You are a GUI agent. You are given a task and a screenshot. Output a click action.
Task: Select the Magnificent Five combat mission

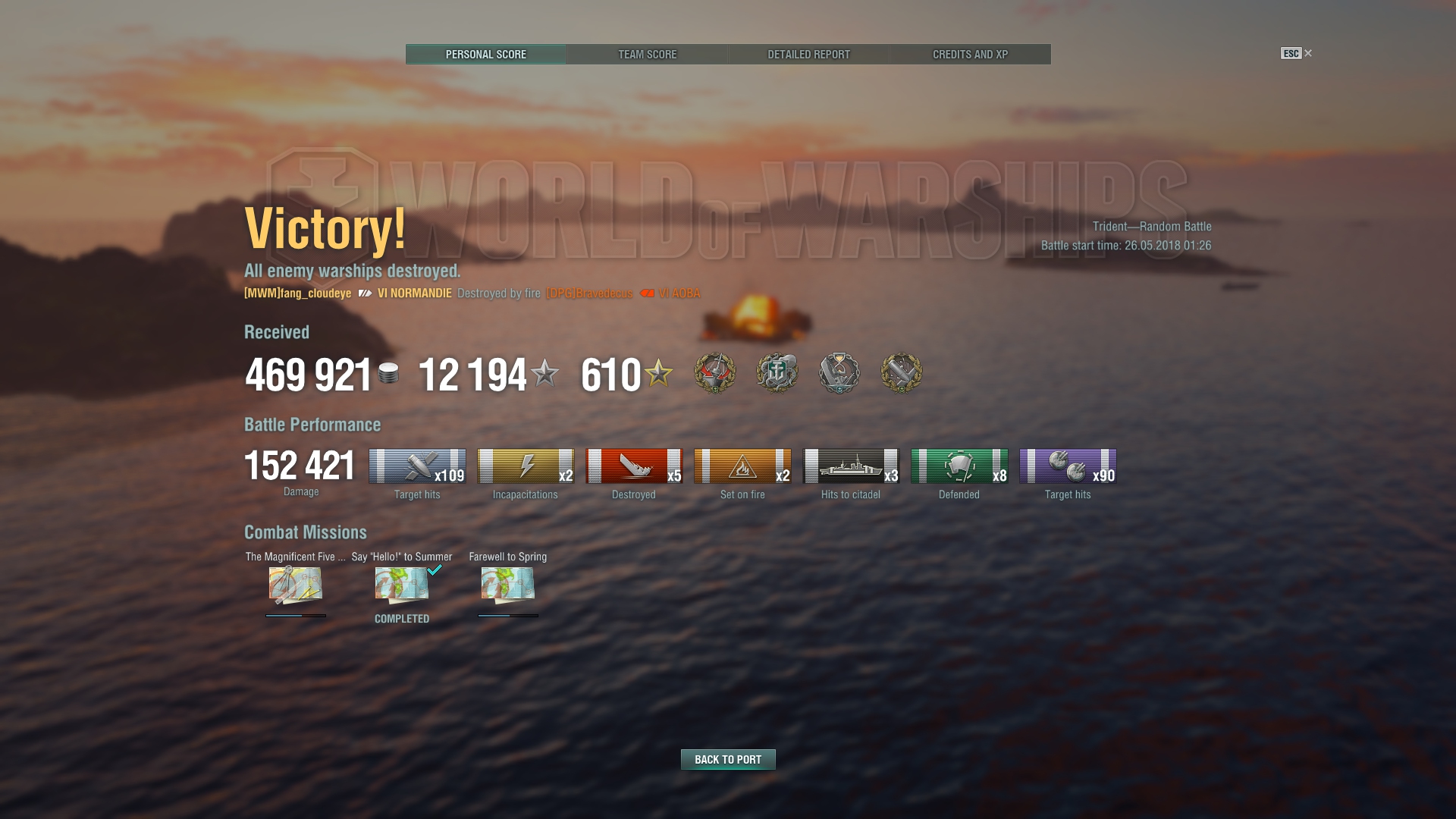click(296, 585)
